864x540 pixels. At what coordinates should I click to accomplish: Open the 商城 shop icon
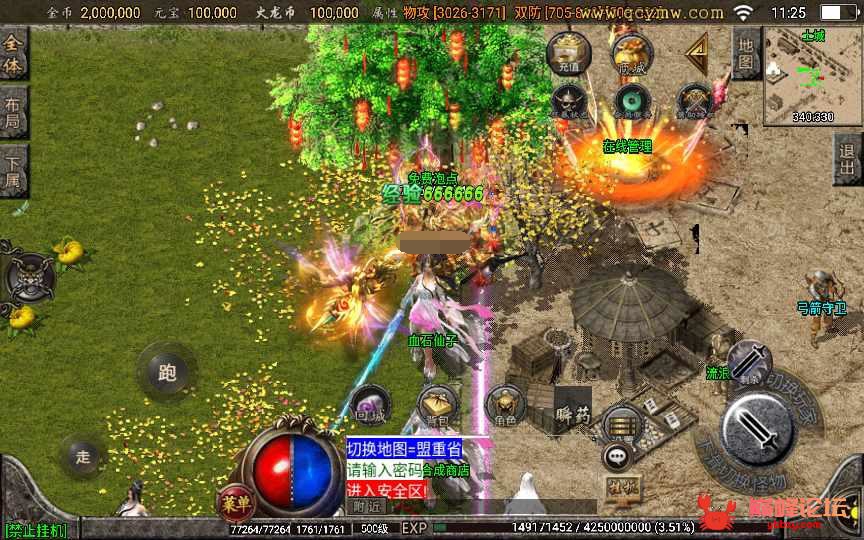[x=631, y=53]
